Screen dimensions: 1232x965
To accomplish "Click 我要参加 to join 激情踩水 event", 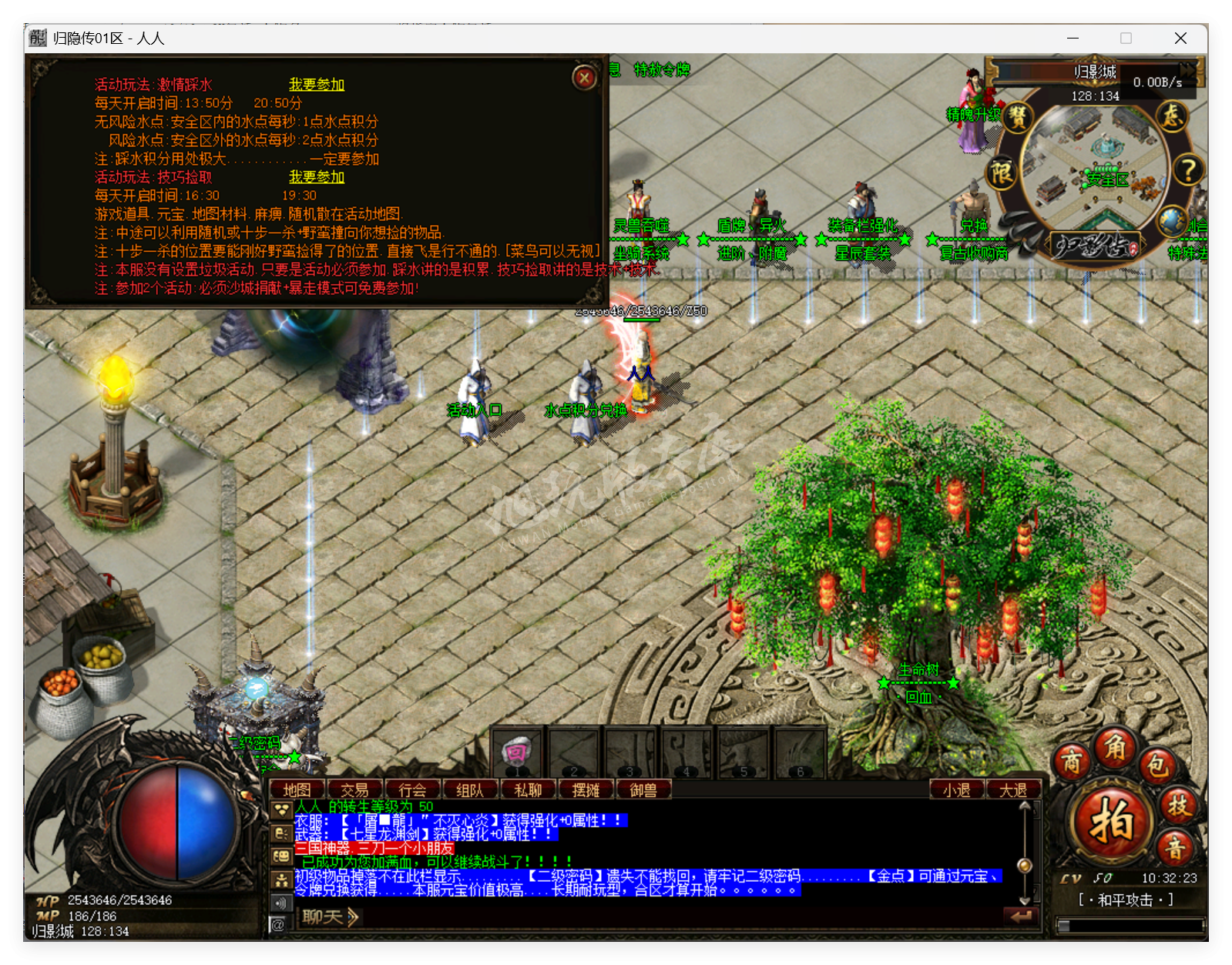I will pos(318,85).
